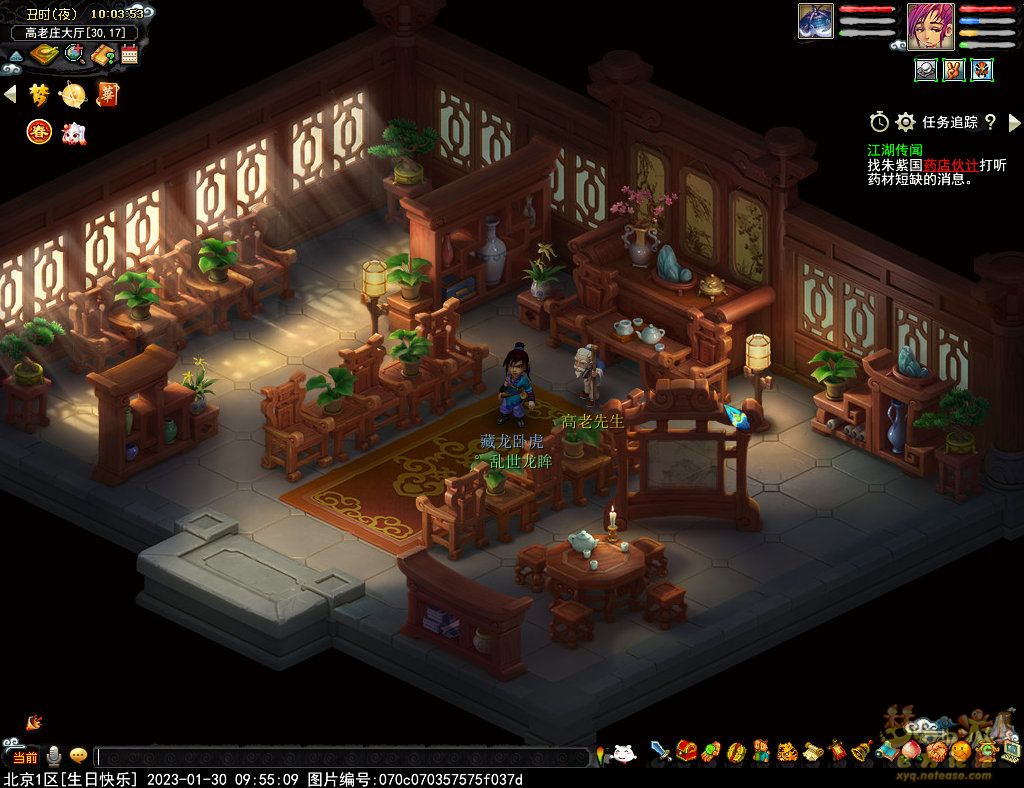Open the quest tracker help question mark

coord(990,122)
